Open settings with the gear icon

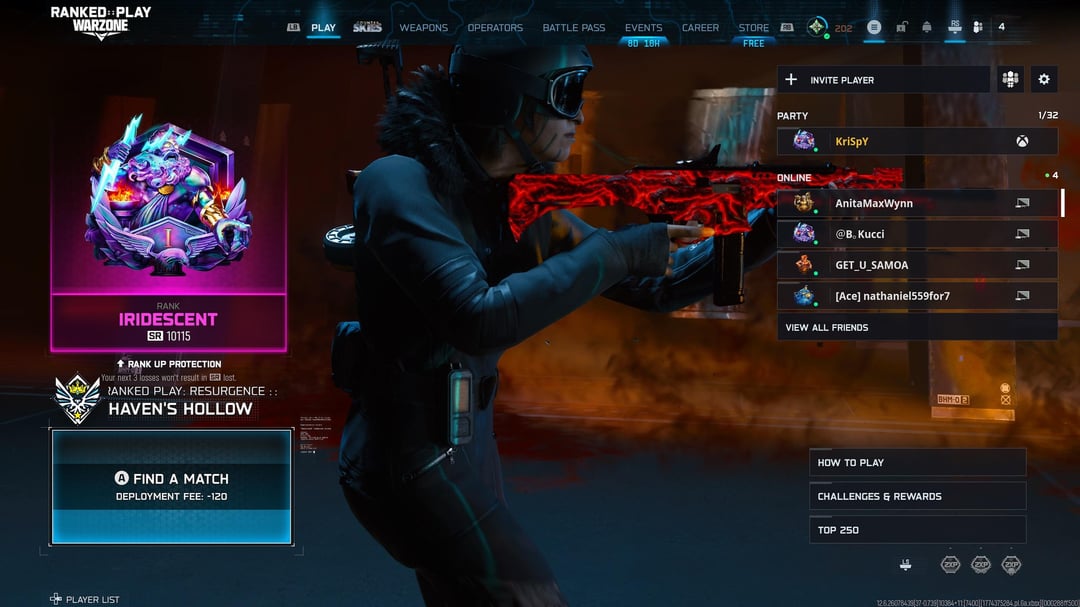(x=1044, y=80)
